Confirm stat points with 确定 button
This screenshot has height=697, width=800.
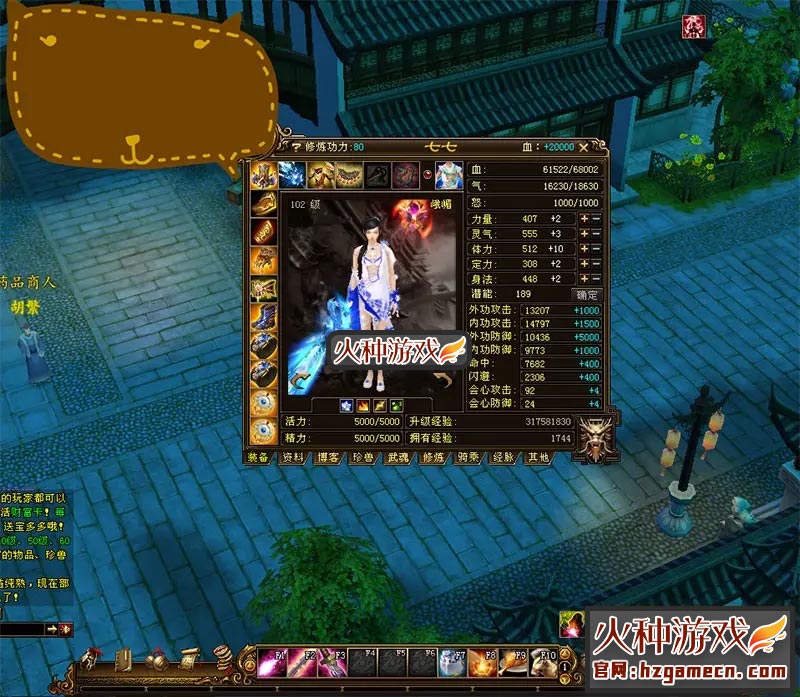click(586, 295)
